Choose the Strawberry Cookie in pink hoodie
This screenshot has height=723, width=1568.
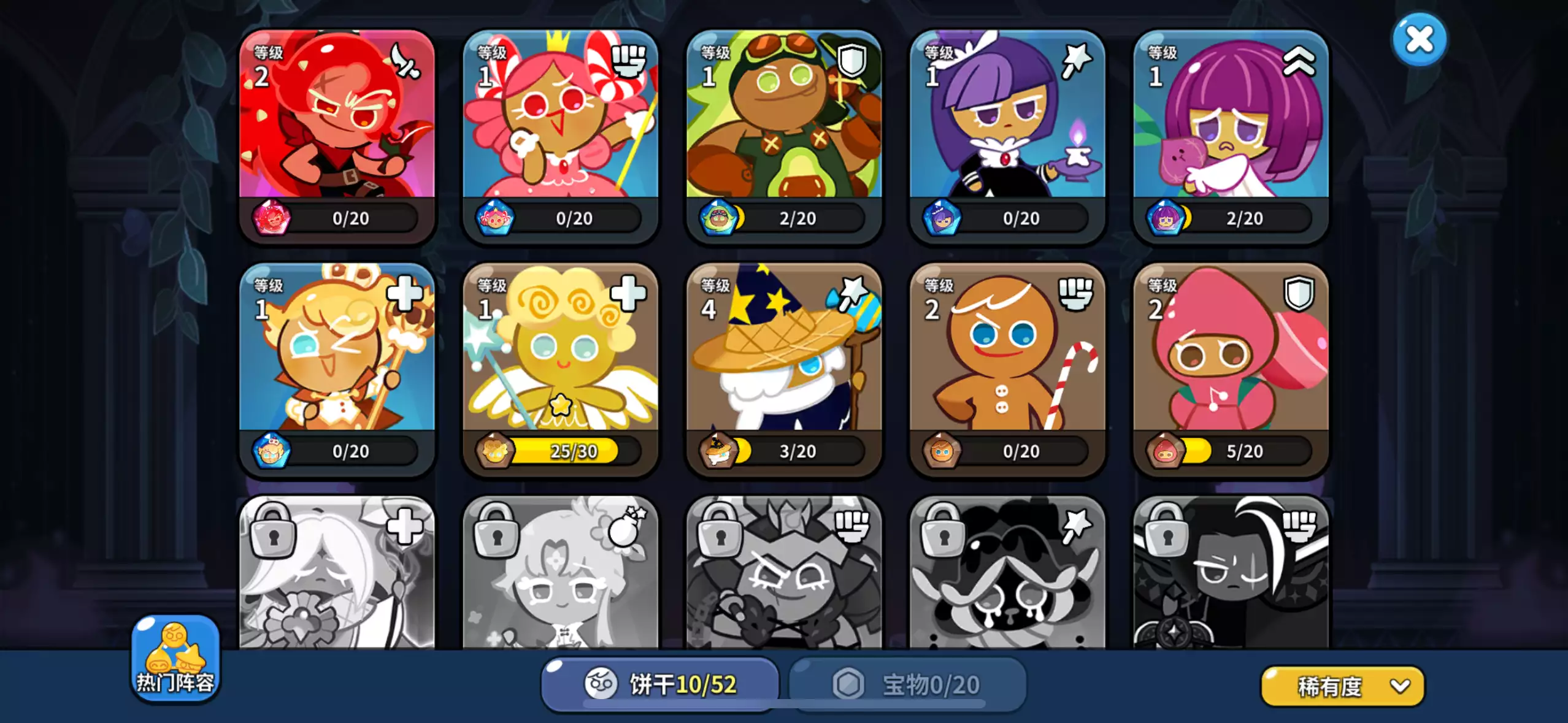click(1231, 368)
